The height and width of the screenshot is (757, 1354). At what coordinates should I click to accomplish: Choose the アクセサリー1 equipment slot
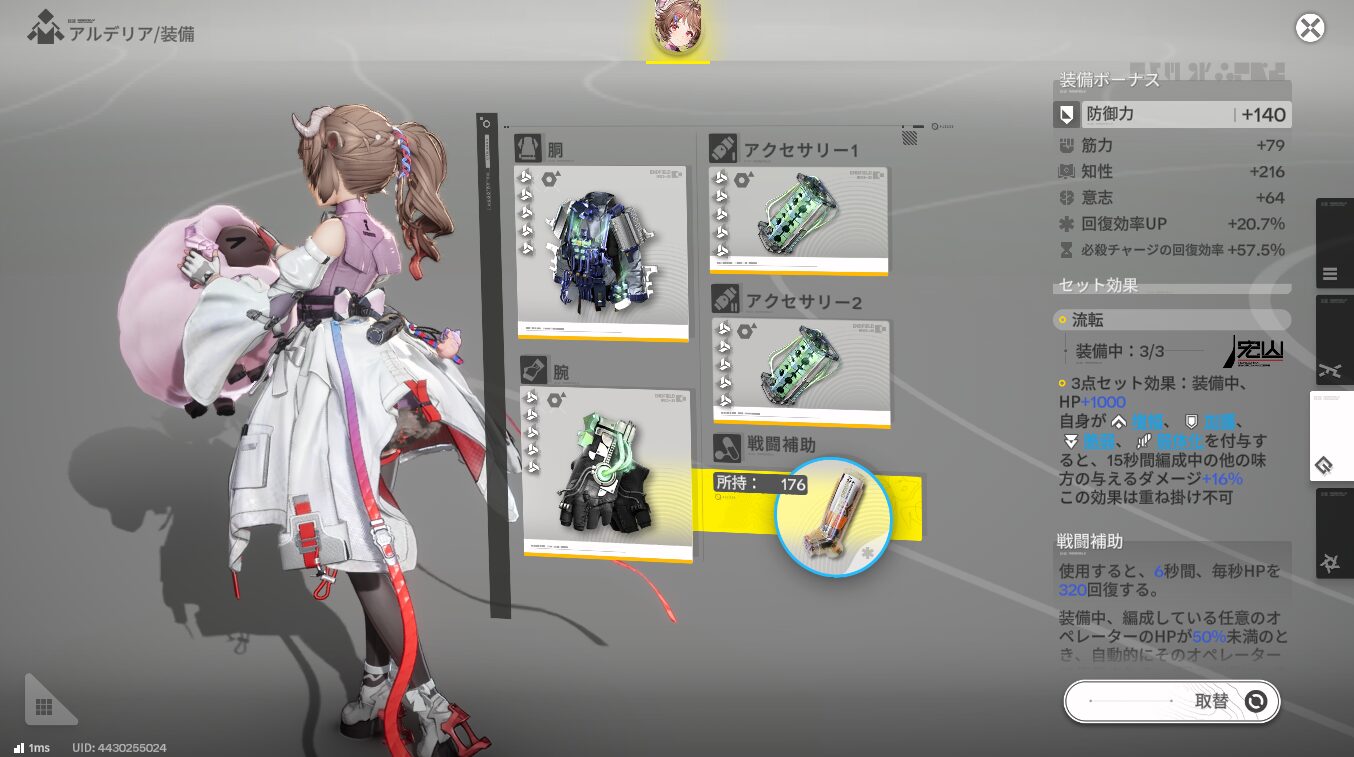pos(798,219)
